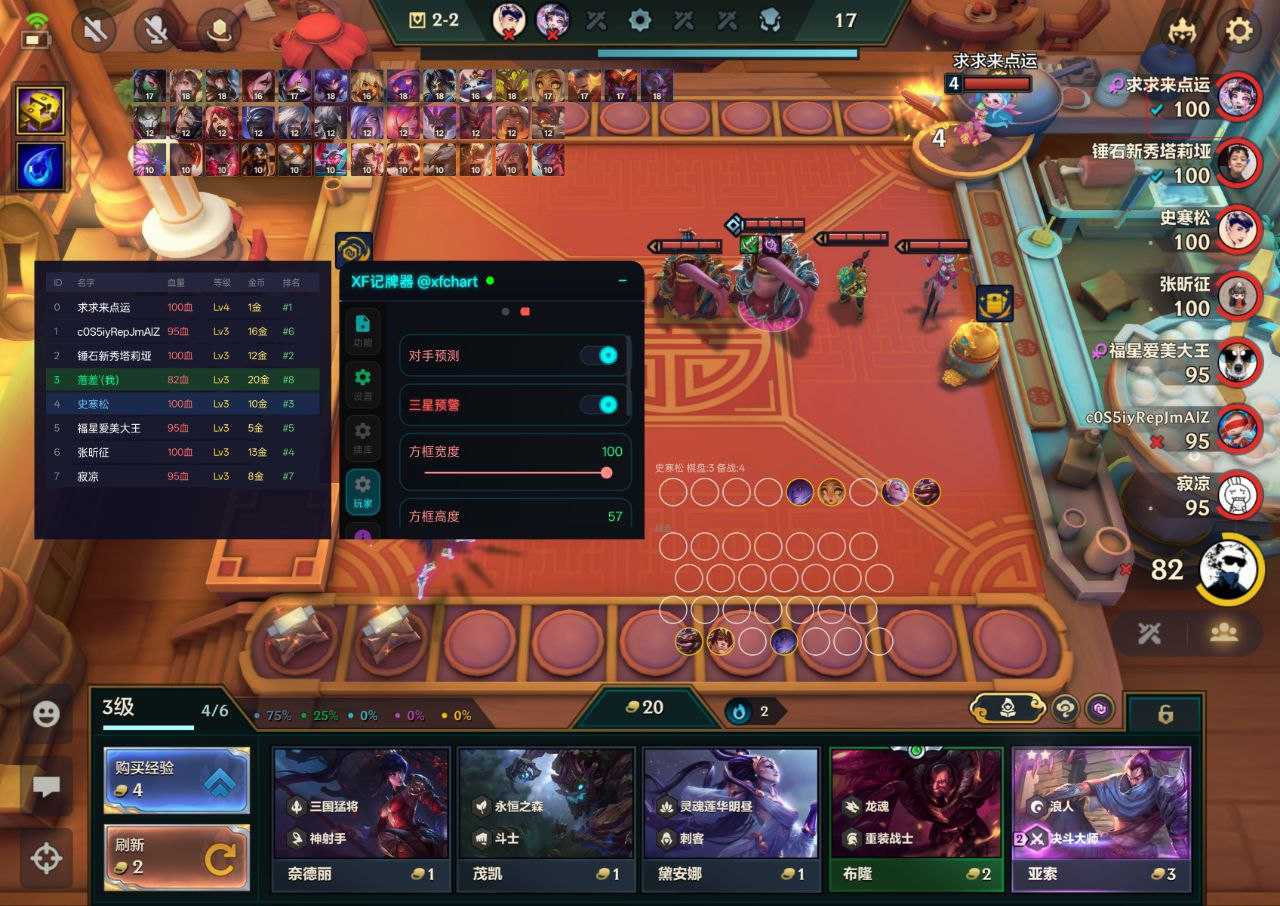View player 锤石新秀塔莉垭's board
Image resolution: width=1280 pixels, height=906 pixels.
click(x=1238, y=163)
